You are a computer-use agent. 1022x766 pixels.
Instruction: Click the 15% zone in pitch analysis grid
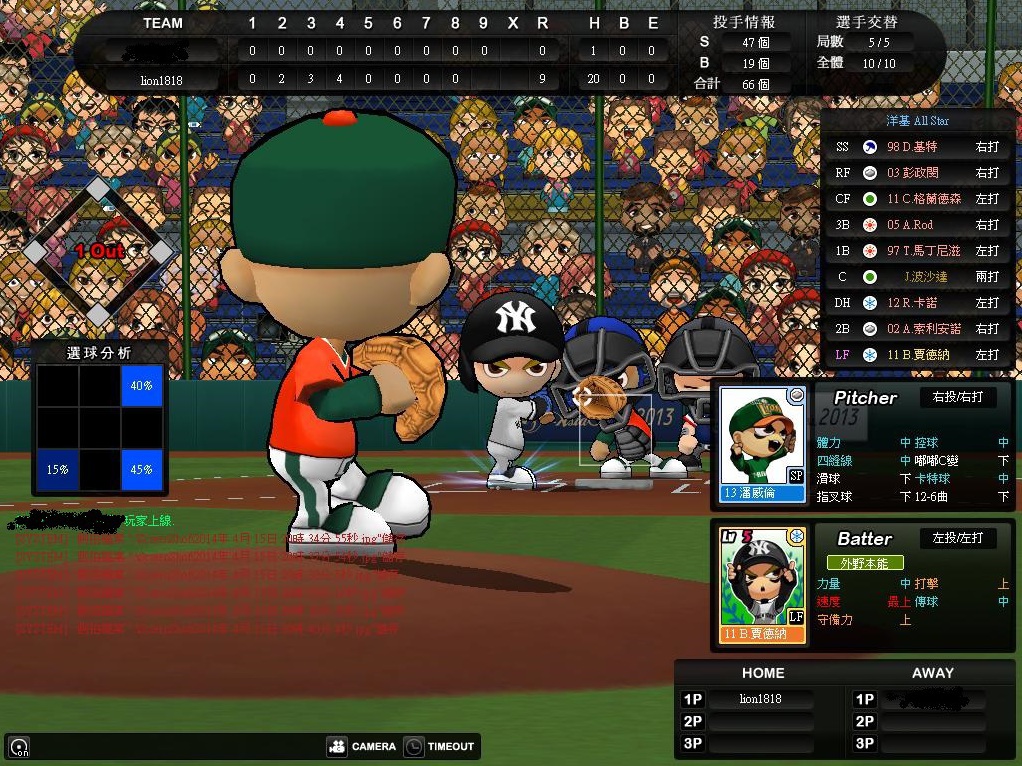point(57,469)
